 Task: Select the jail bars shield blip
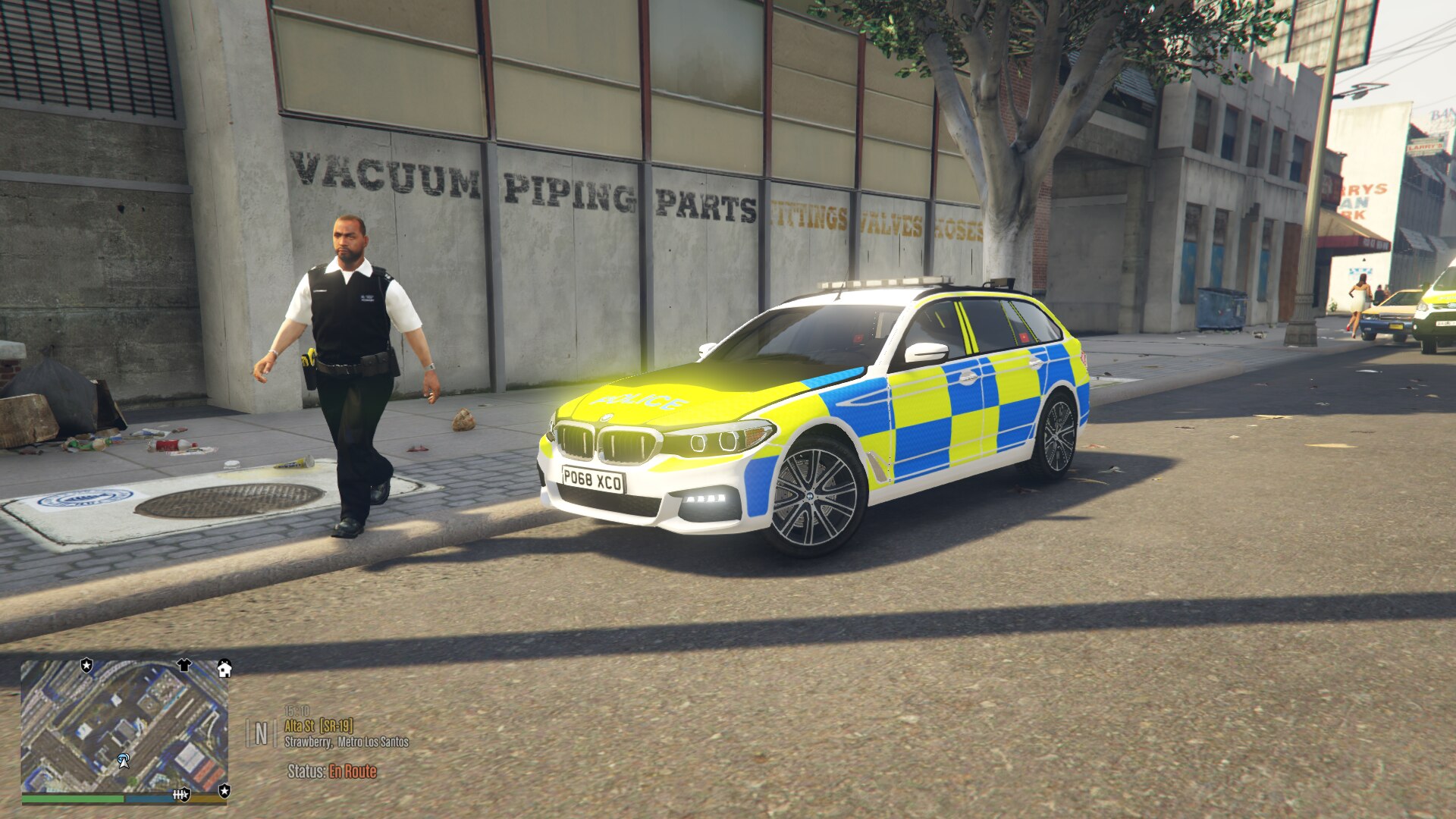coord(180,795)
